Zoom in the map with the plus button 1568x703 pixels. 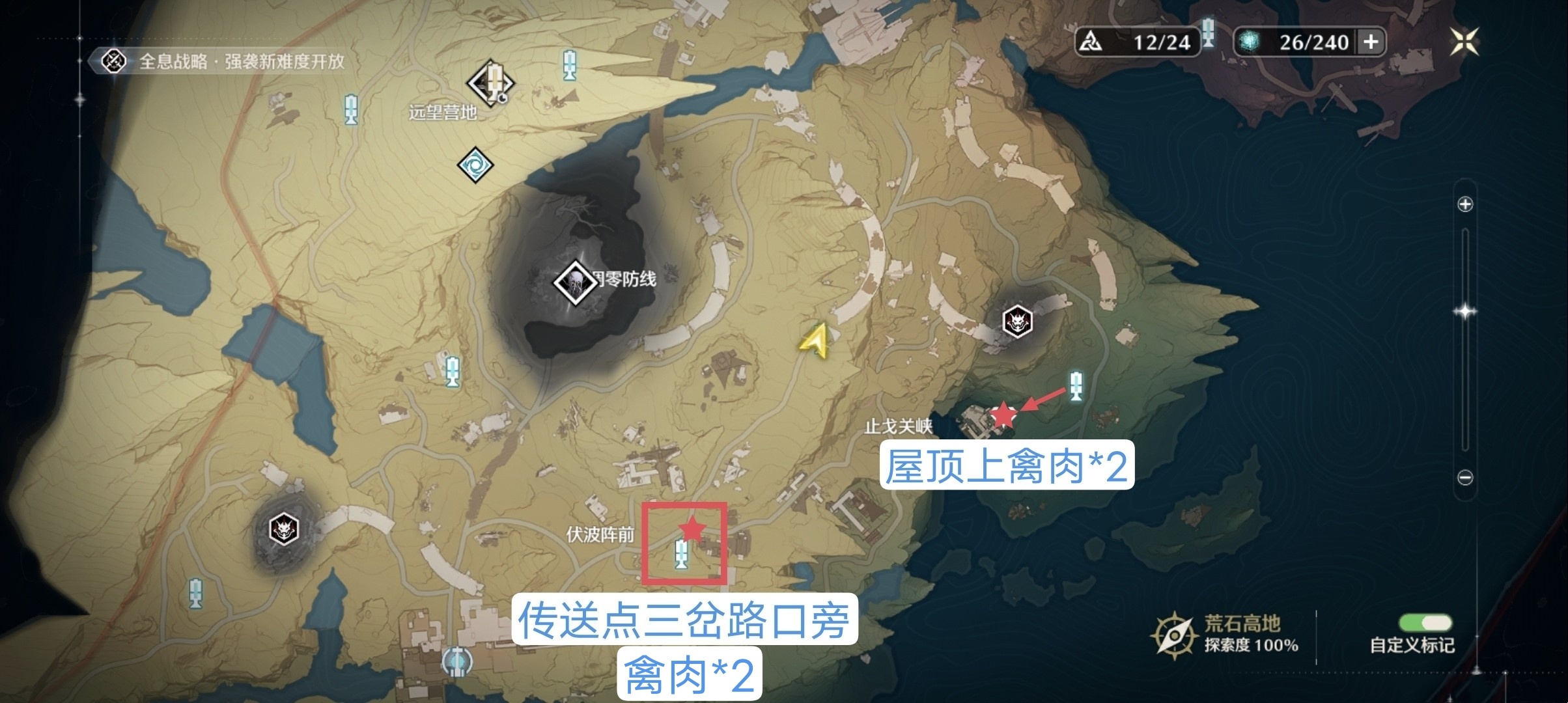click(x=1465, y=204)
